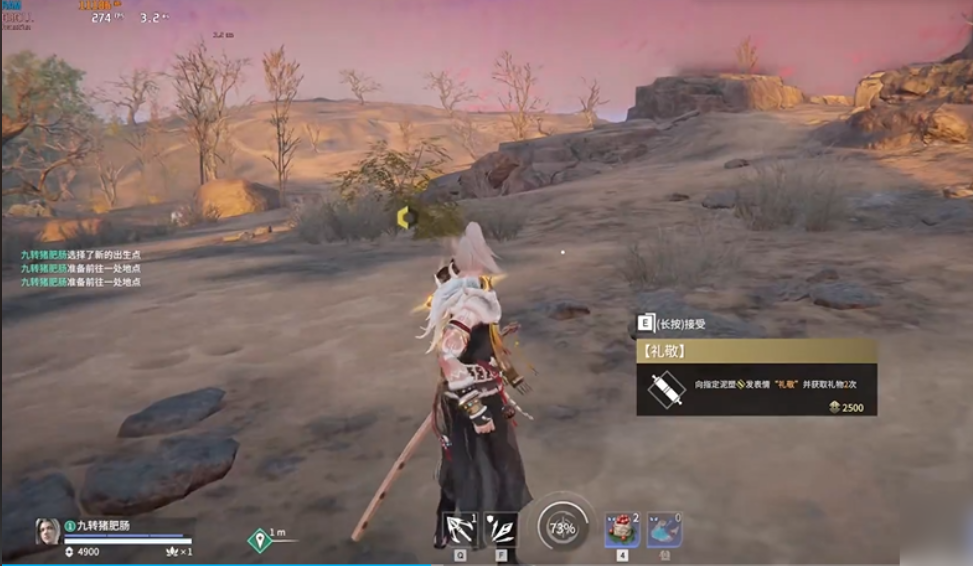Activate the grappling hook skill icon

[x=460, y=529]
